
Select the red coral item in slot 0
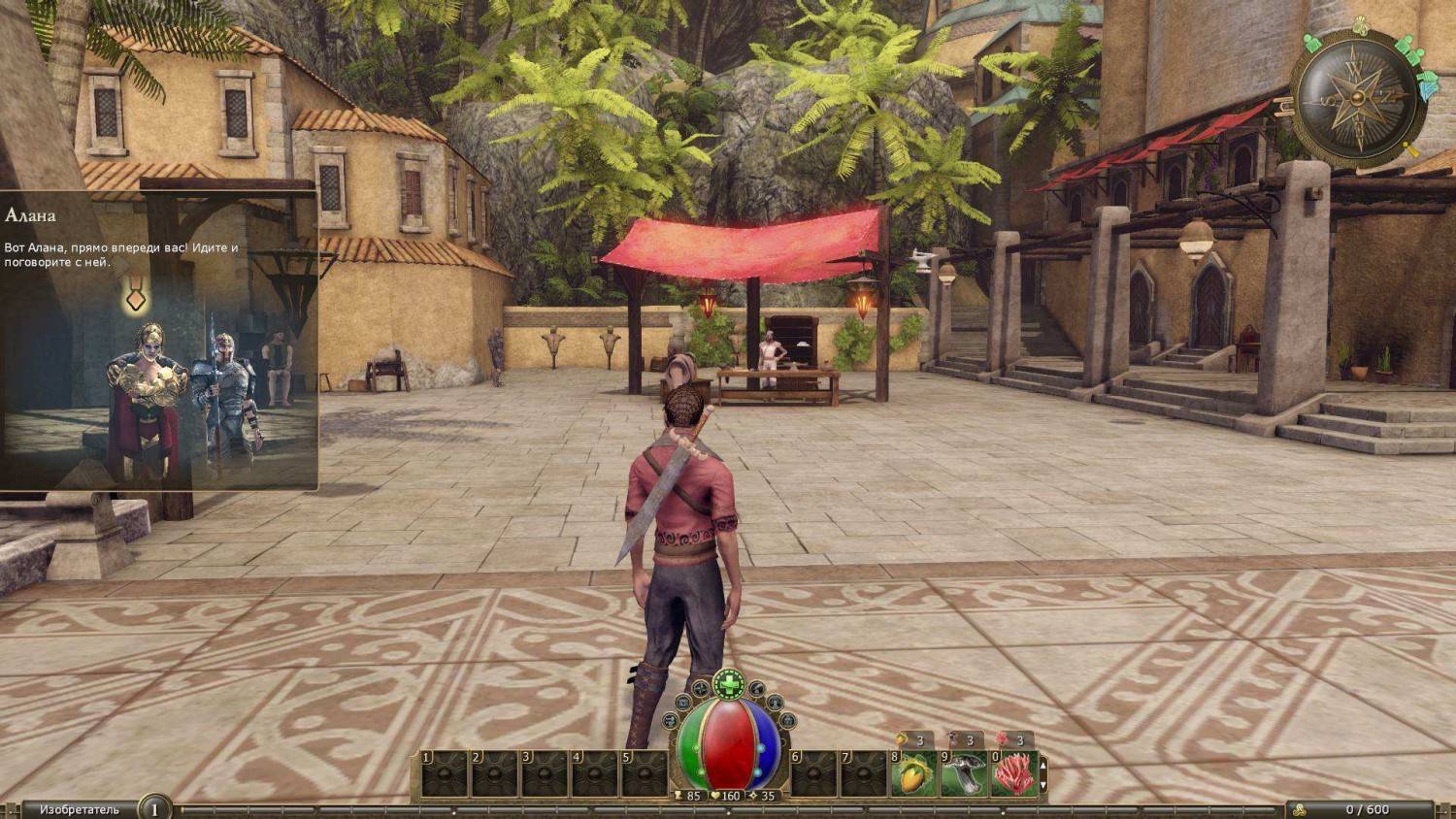1014,773
